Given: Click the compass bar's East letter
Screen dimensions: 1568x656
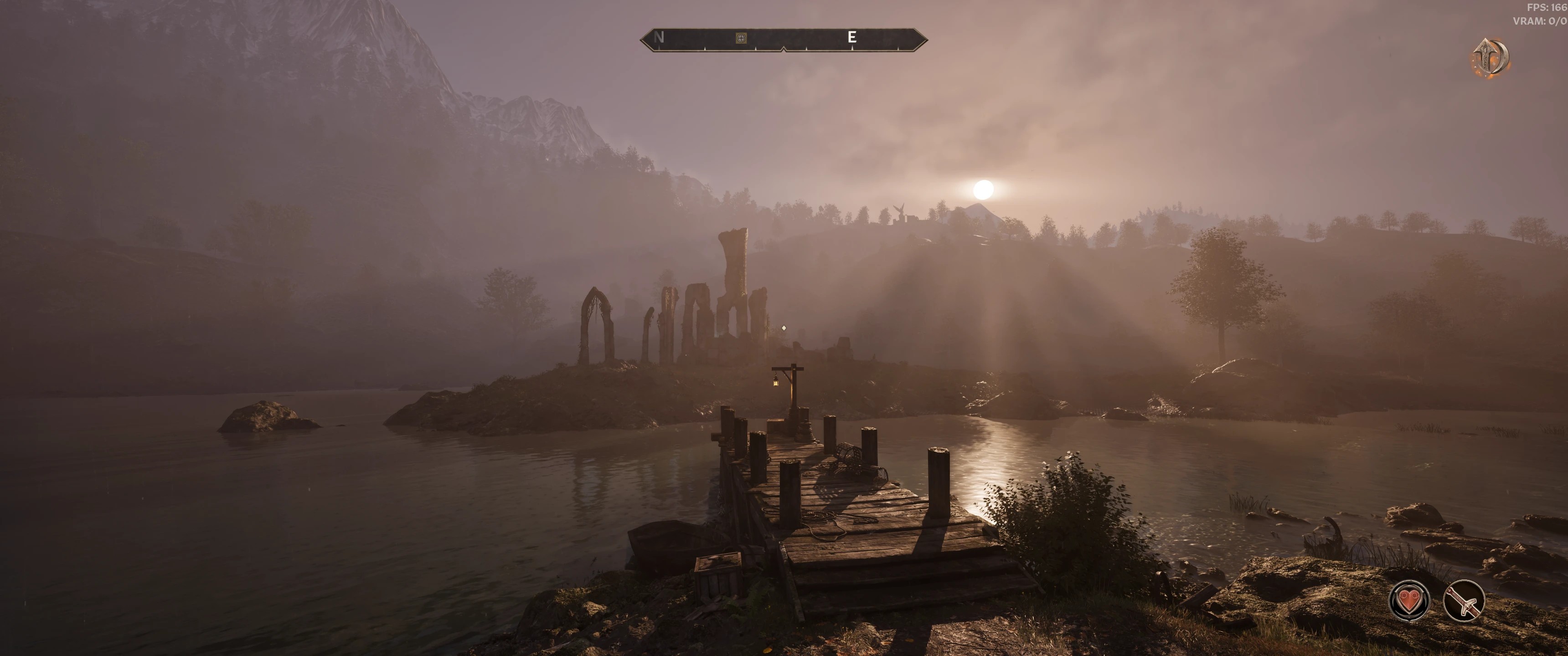Looking at the screenshot, I should point(851,38).
